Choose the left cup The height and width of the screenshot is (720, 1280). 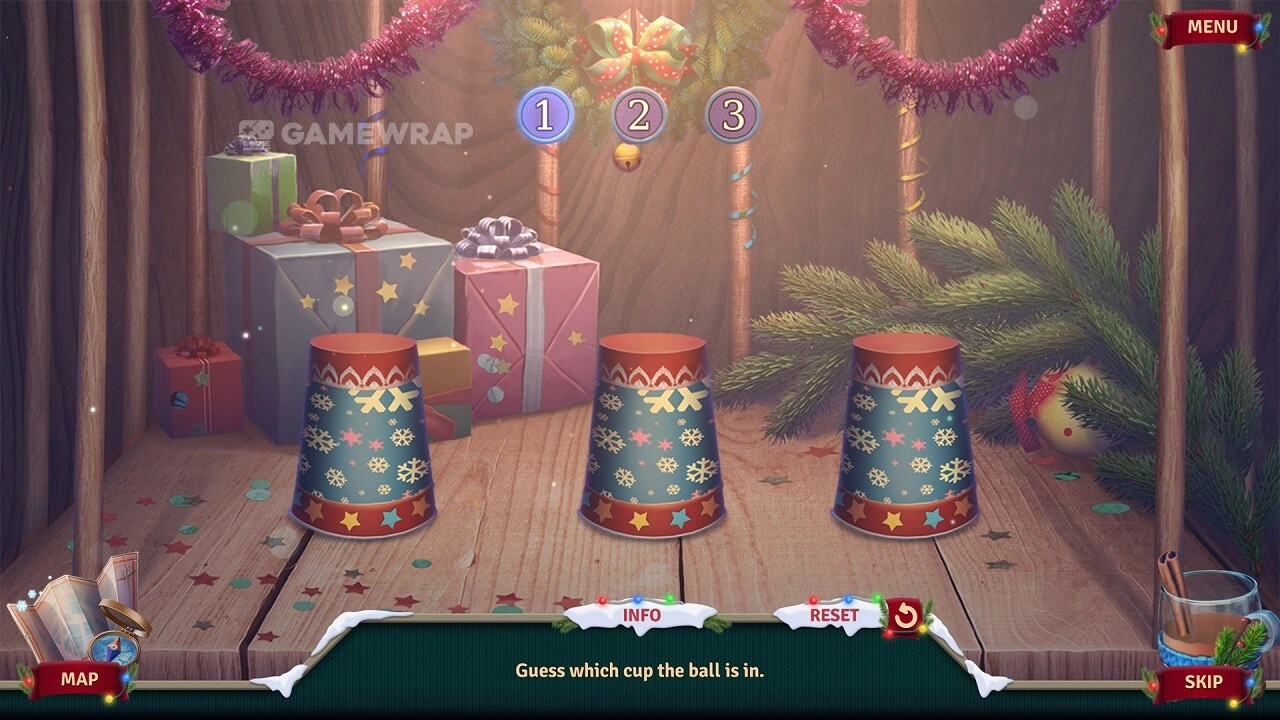(x=362, y=436)
